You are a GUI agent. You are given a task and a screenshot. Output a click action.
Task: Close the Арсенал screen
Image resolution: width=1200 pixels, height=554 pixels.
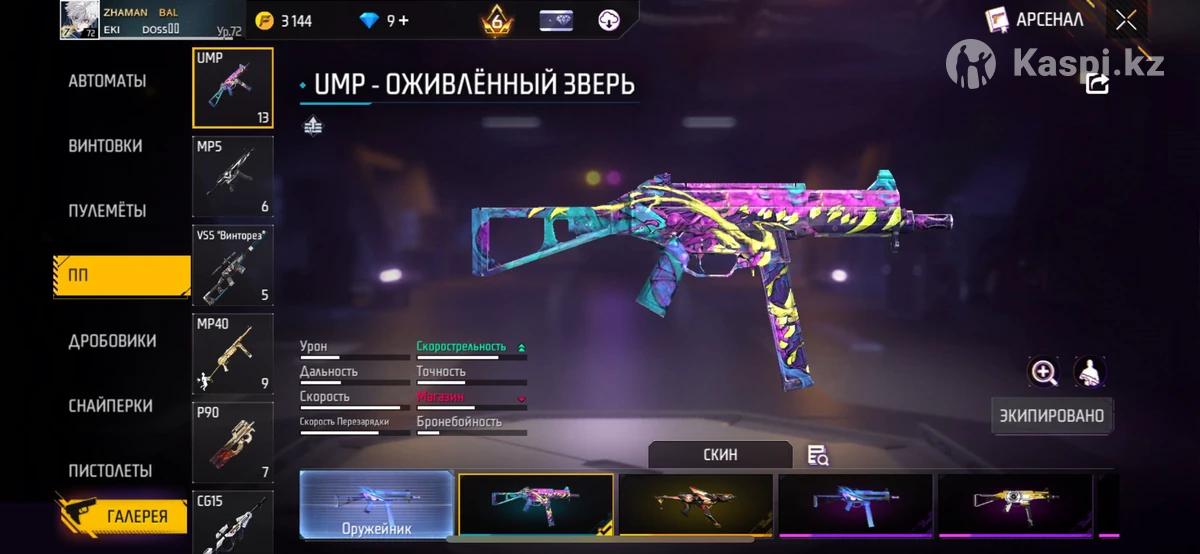(x=1126, y=20)
